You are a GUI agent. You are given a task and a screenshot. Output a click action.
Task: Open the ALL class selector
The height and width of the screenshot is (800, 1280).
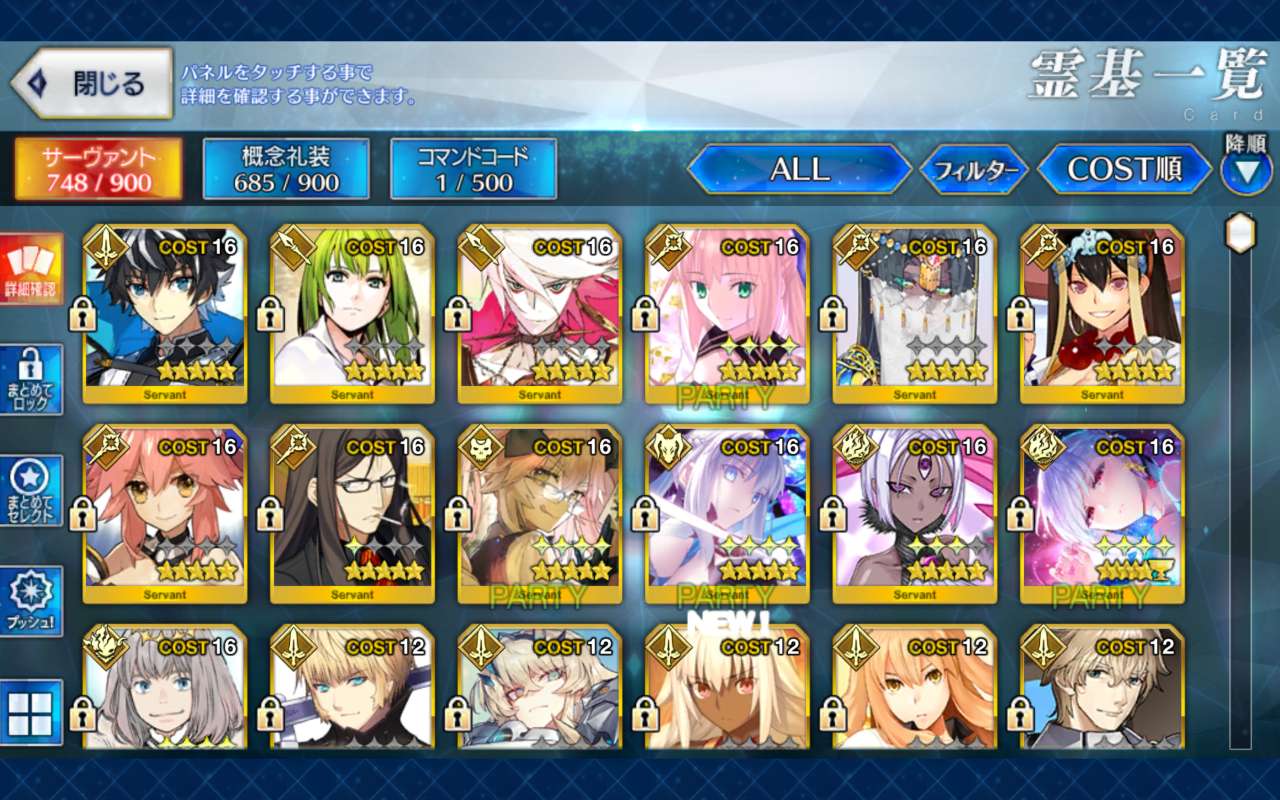(x=799, y=170)
